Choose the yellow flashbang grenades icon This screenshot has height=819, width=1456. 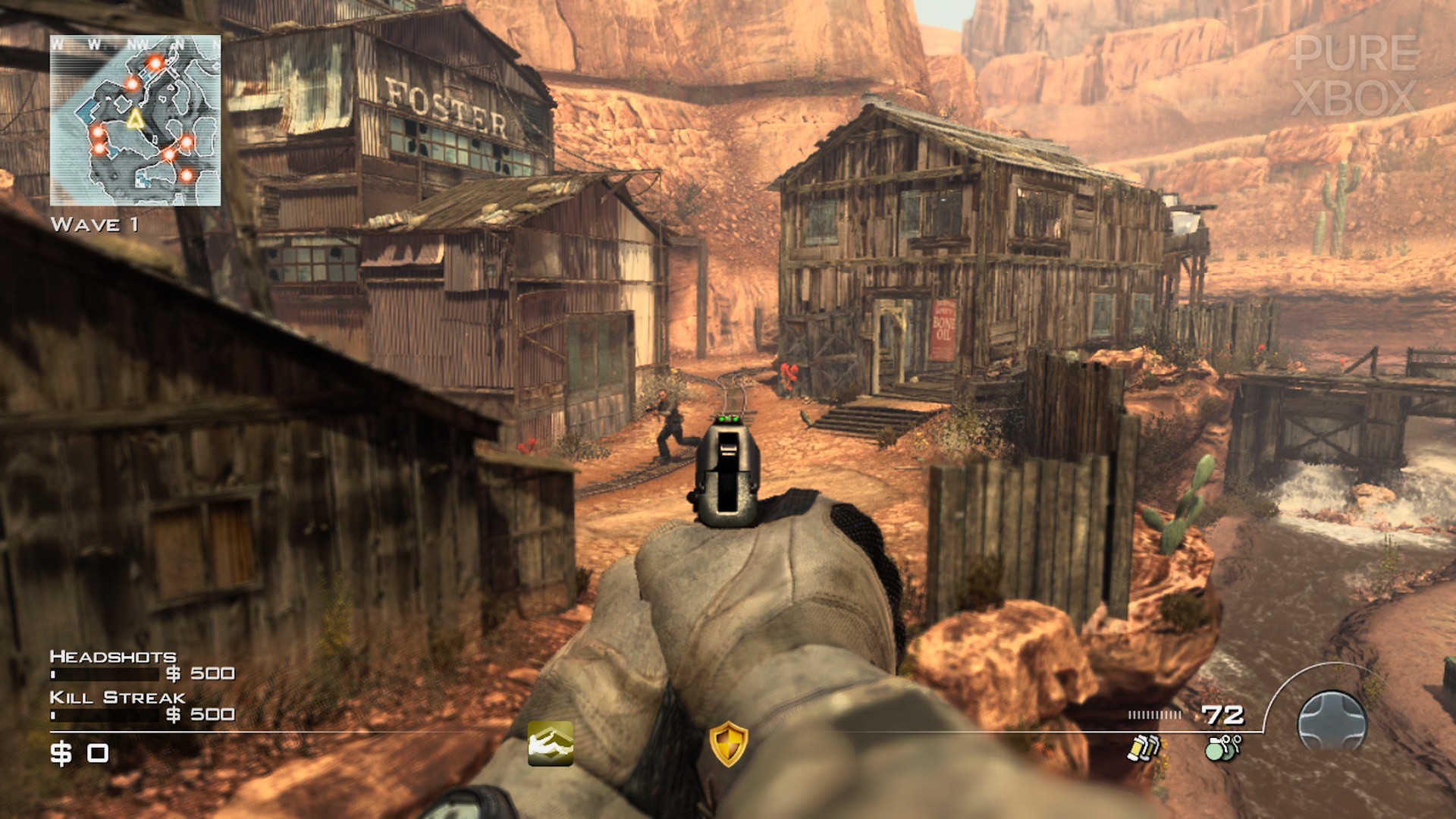click(1144, 747)
